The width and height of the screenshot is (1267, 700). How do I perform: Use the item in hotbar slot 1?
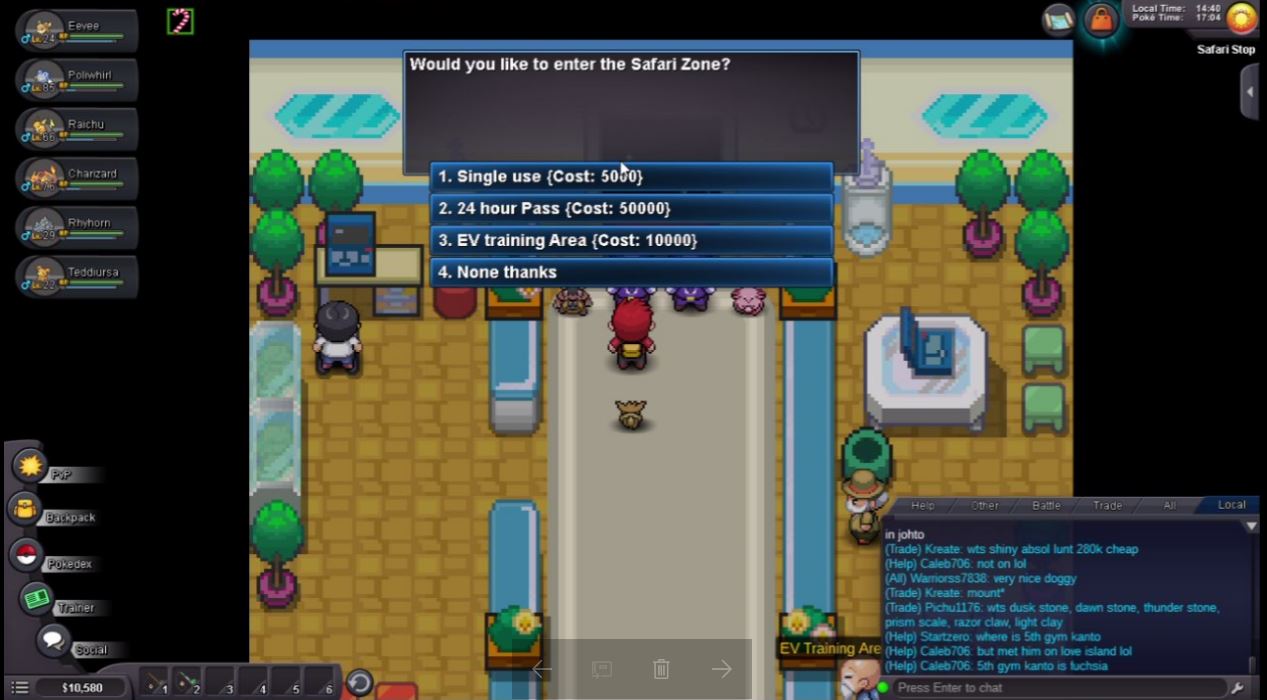[155, 683]
